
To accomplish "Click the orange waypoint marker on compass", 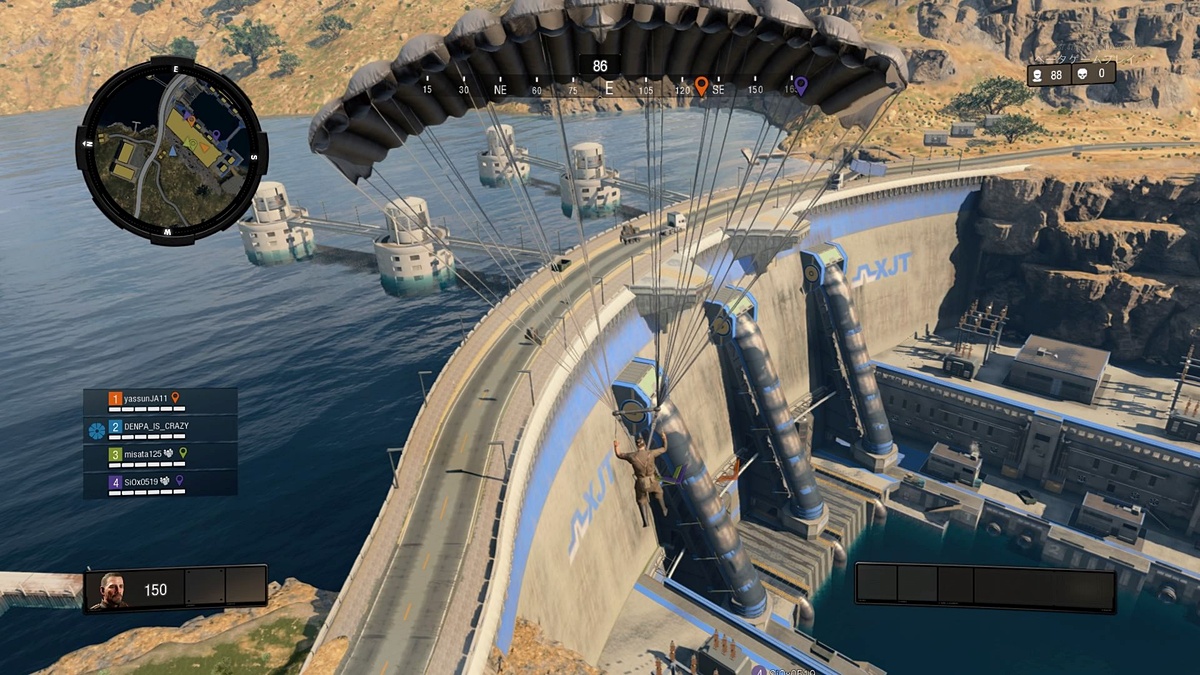I will pos(701,86).
